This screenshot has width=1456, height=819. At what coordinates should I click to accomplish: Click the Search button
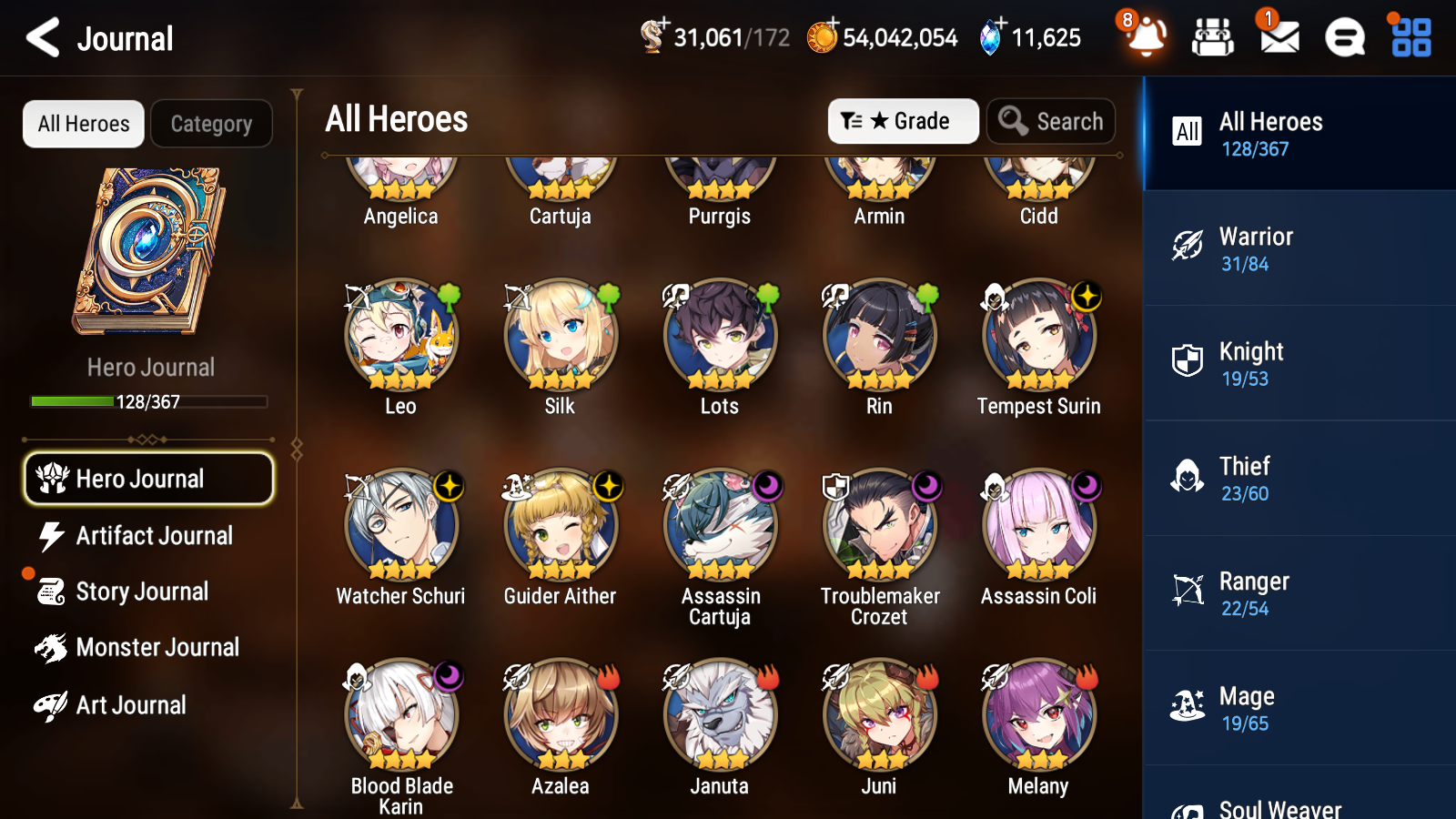point(1051,121)
